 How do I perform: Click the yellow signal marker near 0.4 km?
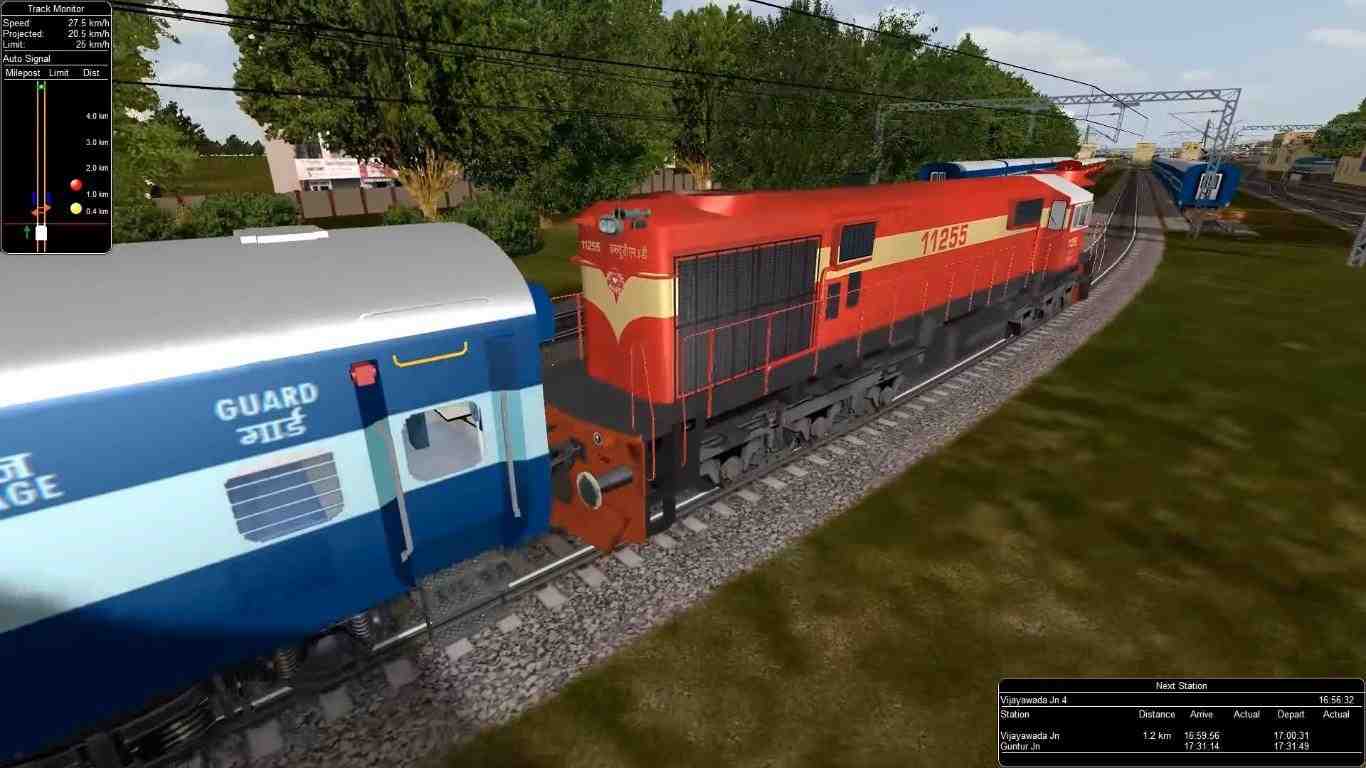tap(75, 206)
